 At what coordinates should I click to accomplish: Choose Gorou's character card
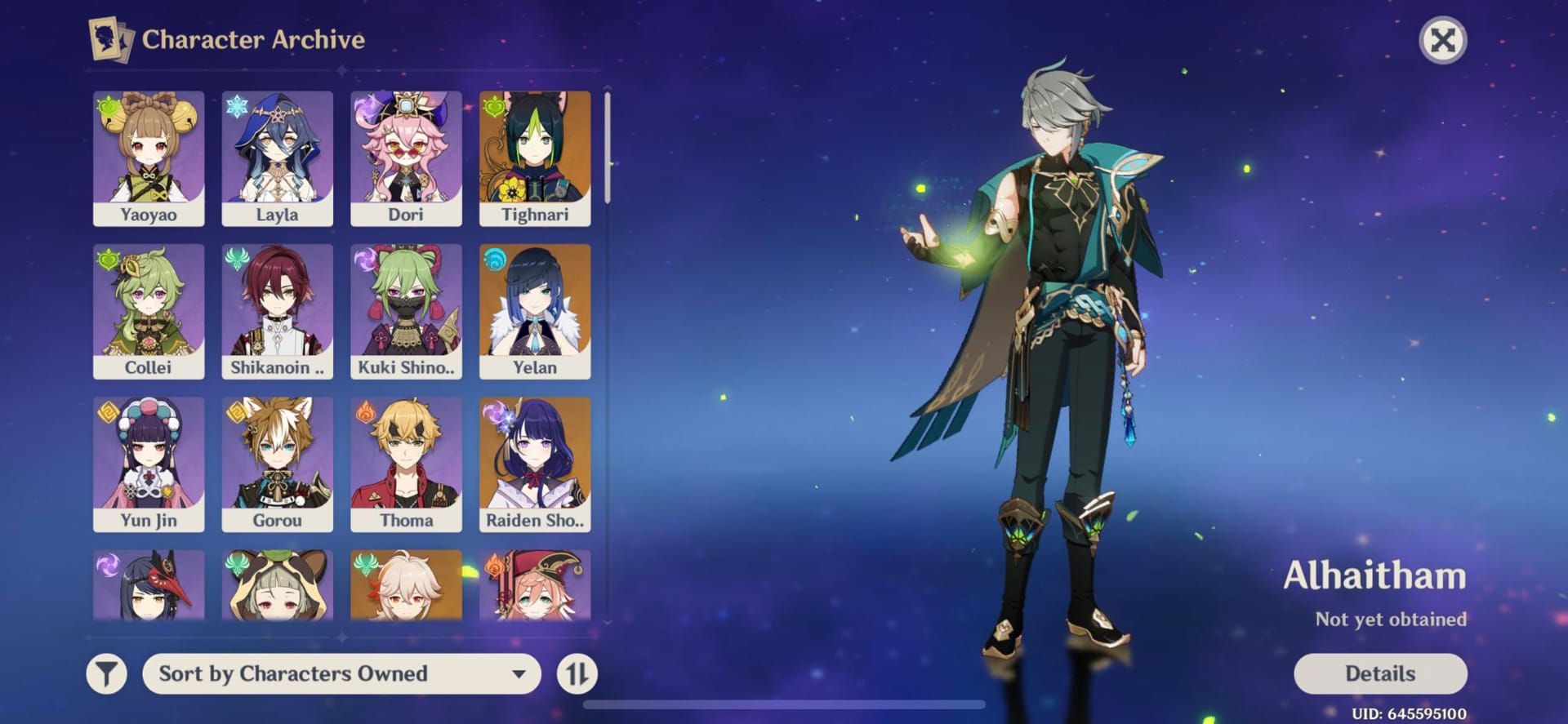coord(277,464)
